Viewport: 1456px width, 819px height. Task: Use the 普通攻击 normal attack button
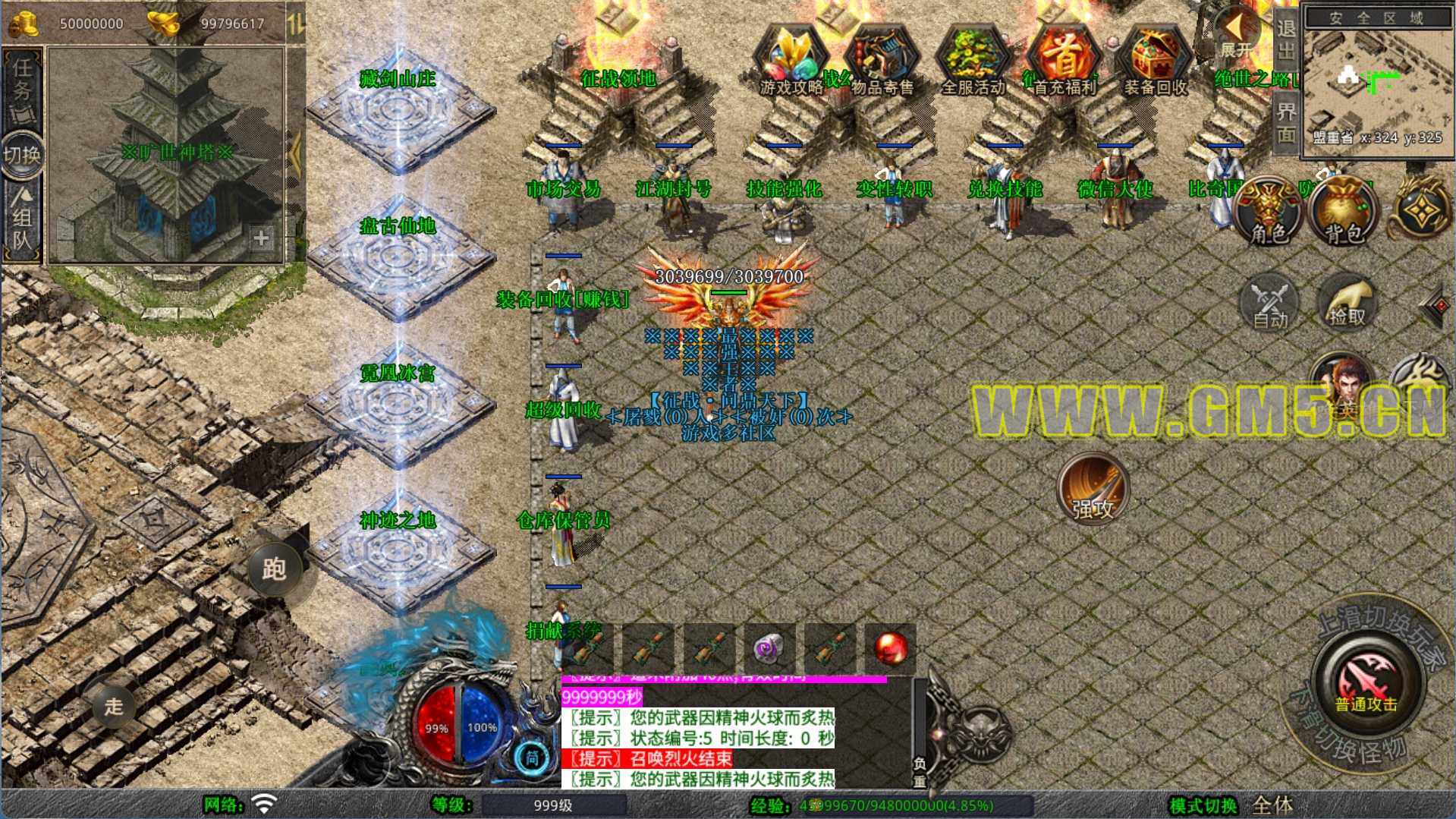[x=1366, y=679]
